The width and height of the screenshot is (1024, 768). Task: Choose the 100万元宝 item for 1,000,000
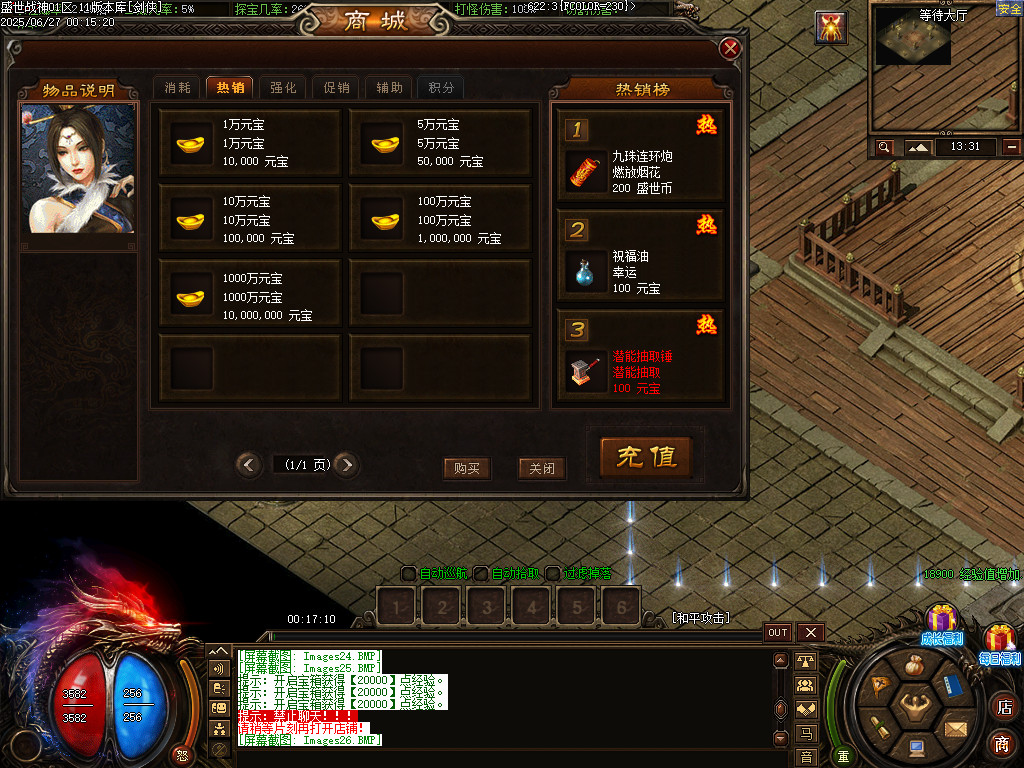click(x=440, y=220)
